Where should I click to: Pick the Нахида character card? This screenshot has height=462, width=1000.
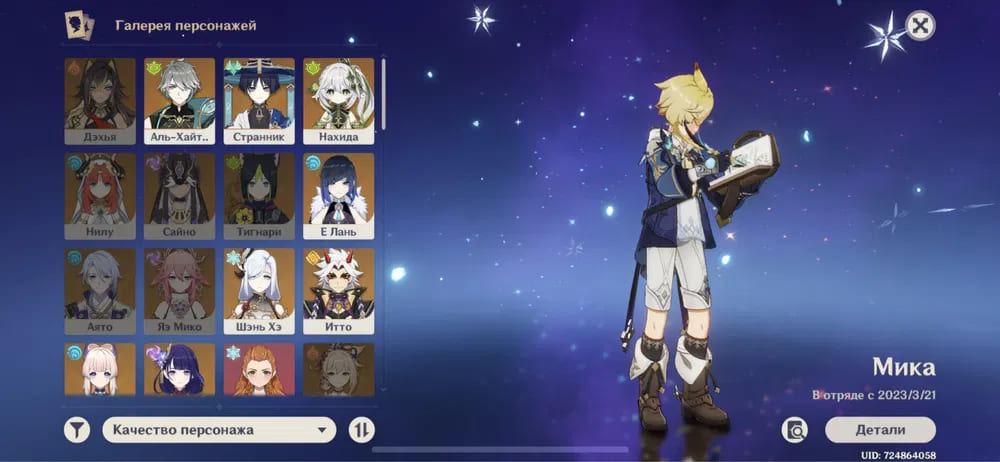click(339, 101)
